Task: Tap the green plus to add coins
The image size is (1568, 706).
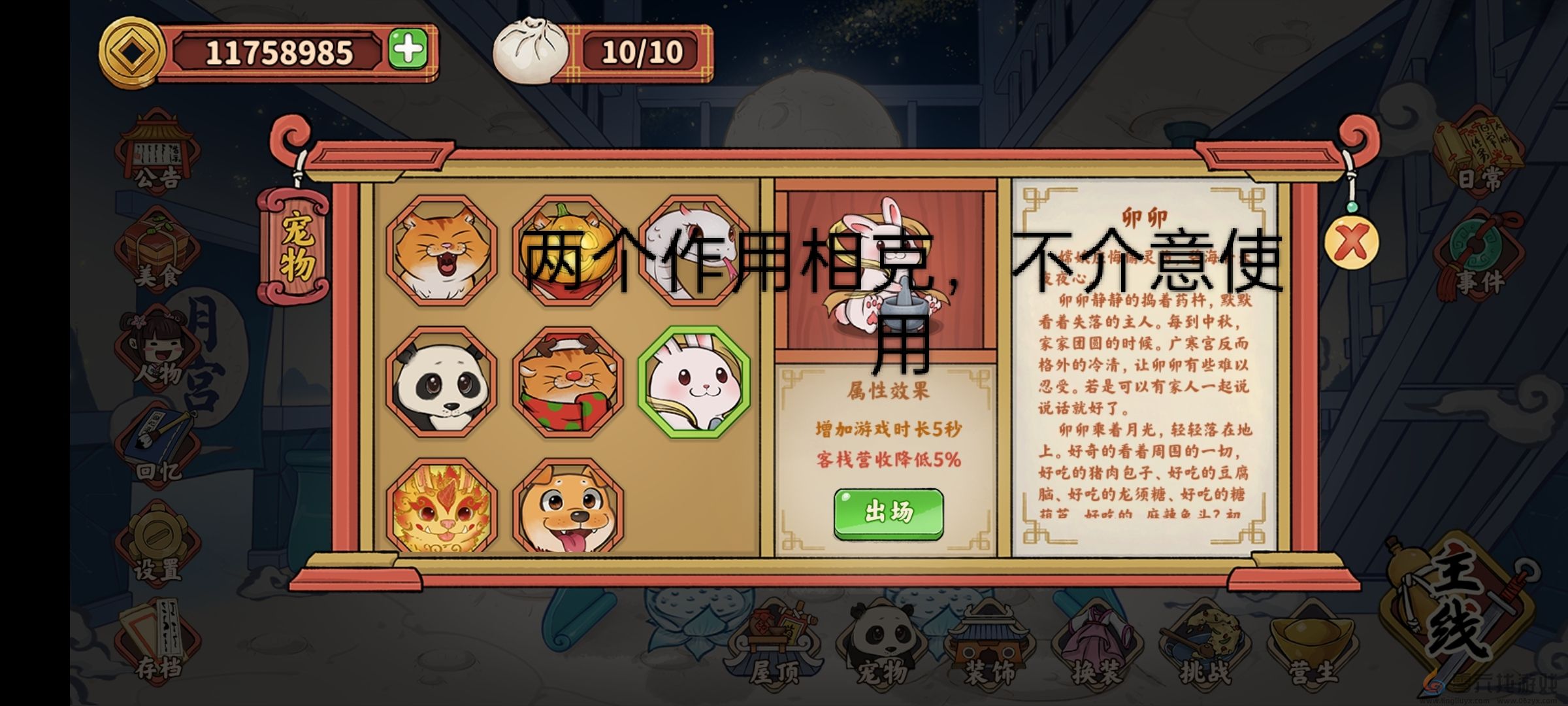Action: [x=408, y=48]
